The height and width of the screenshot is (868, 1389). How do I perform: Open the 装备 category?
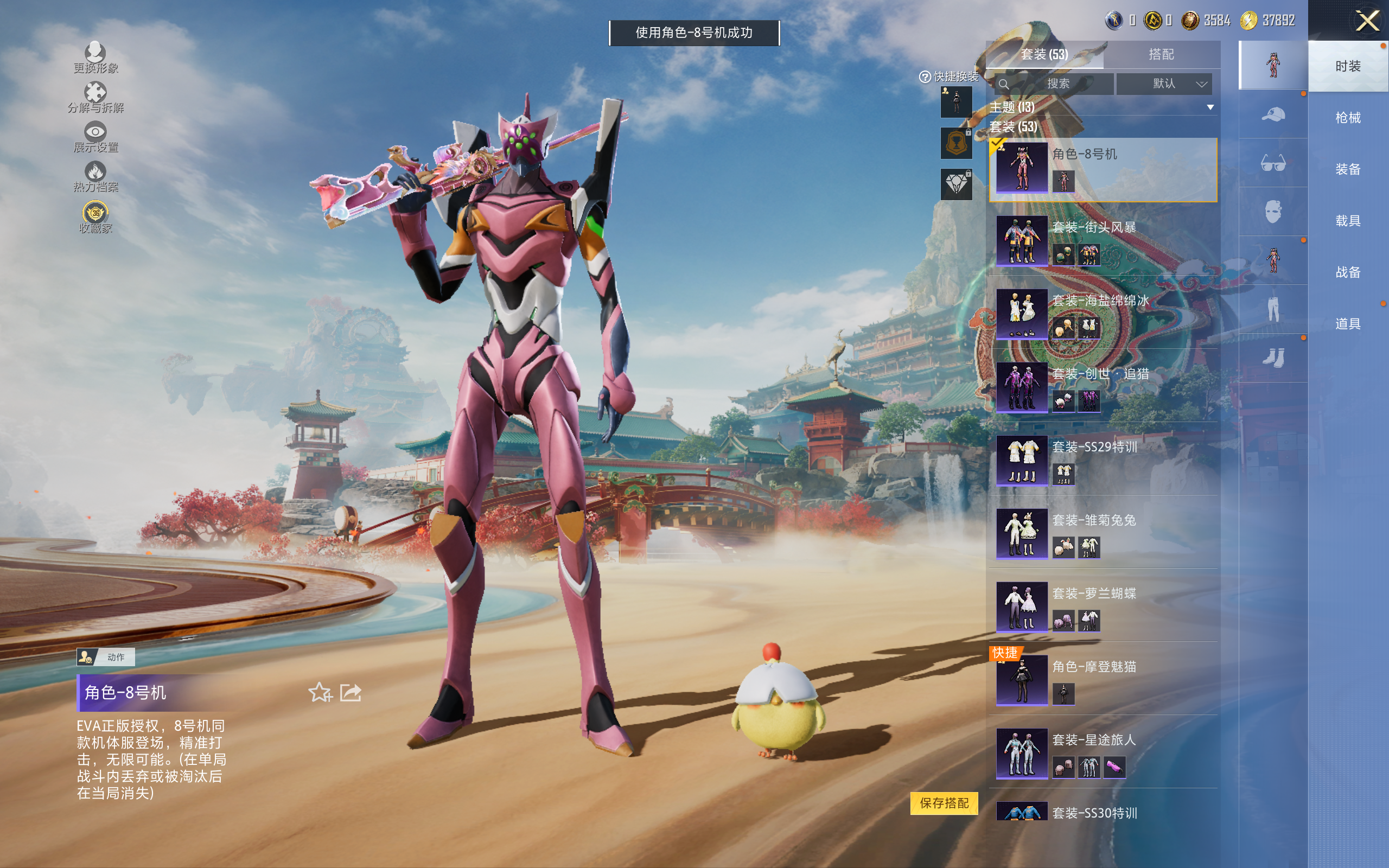pos(1348,169)
